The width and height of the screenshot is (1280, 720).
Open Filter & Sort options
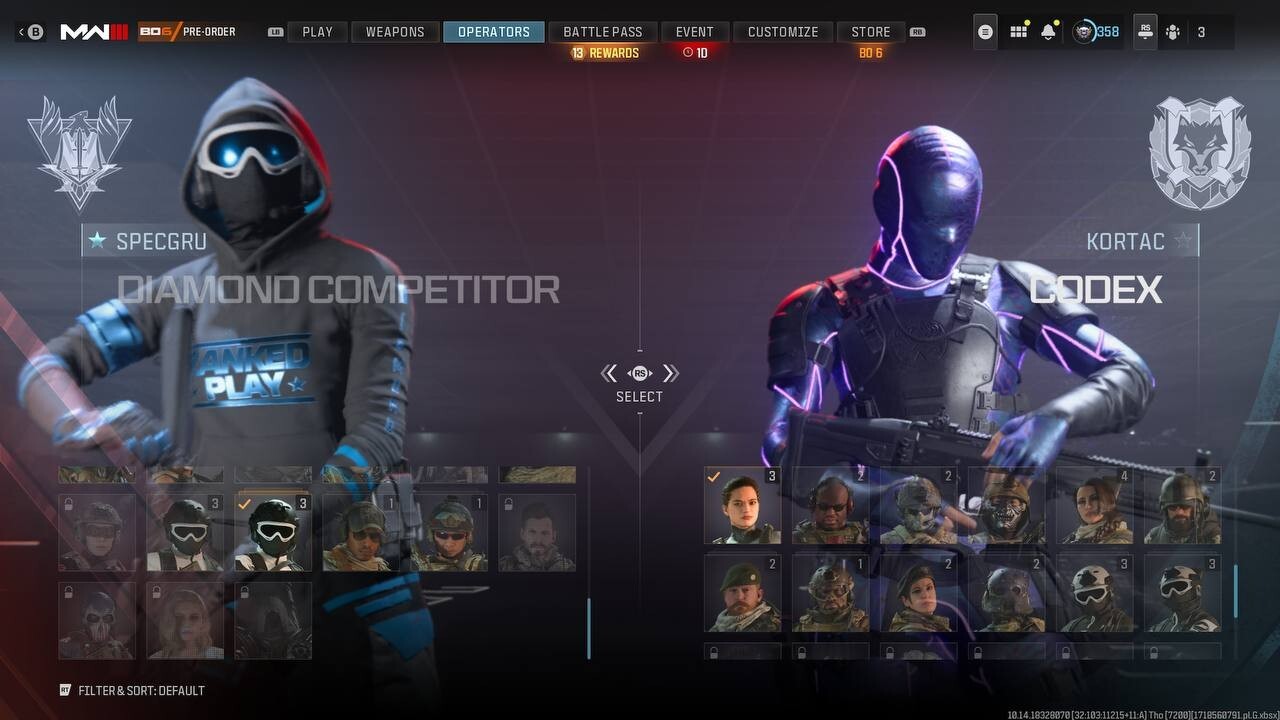pyautogui.click(x=133, y=691)
